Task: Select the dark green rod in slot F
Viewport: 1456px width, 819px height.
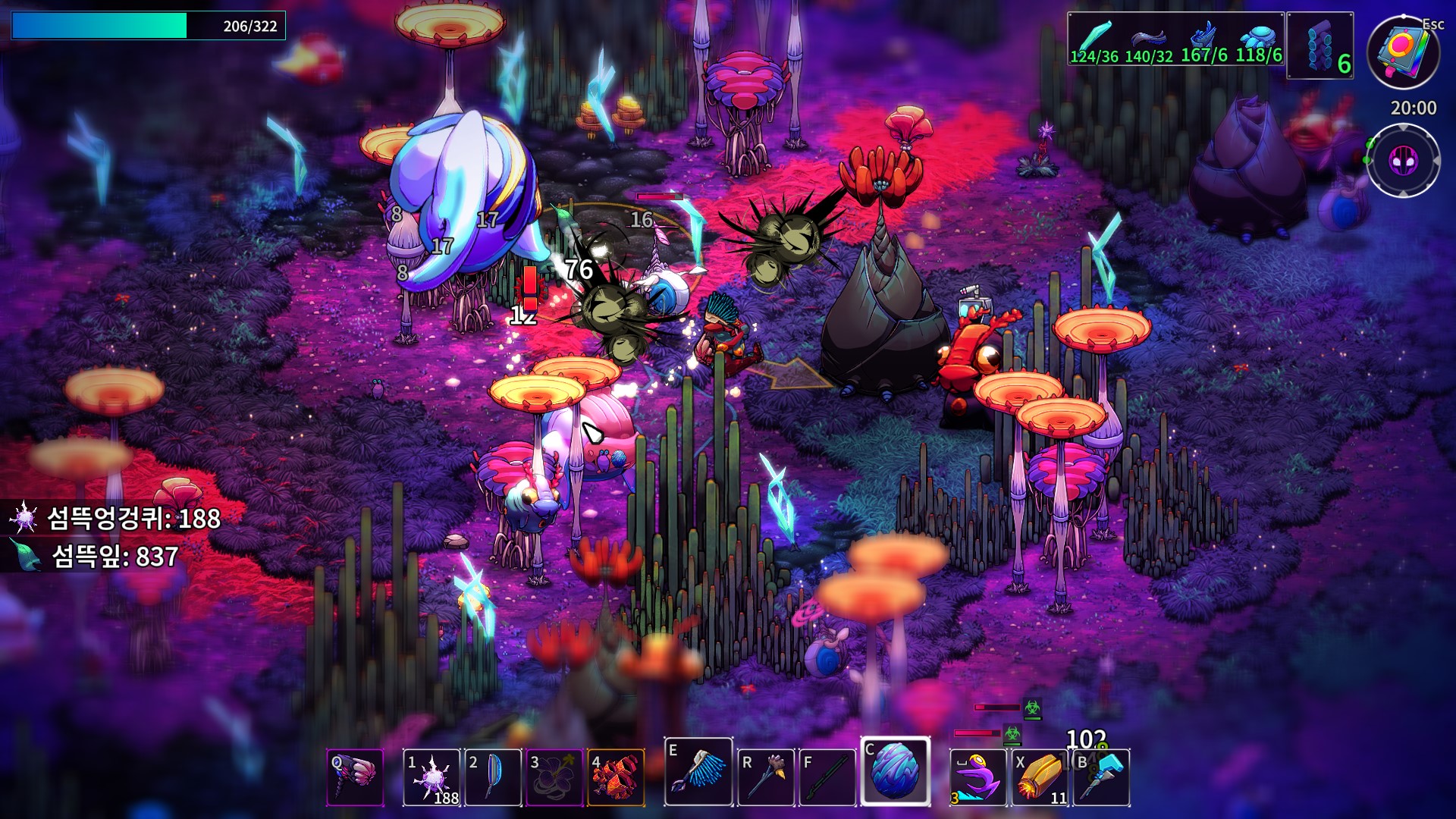Action: [827, 777]
